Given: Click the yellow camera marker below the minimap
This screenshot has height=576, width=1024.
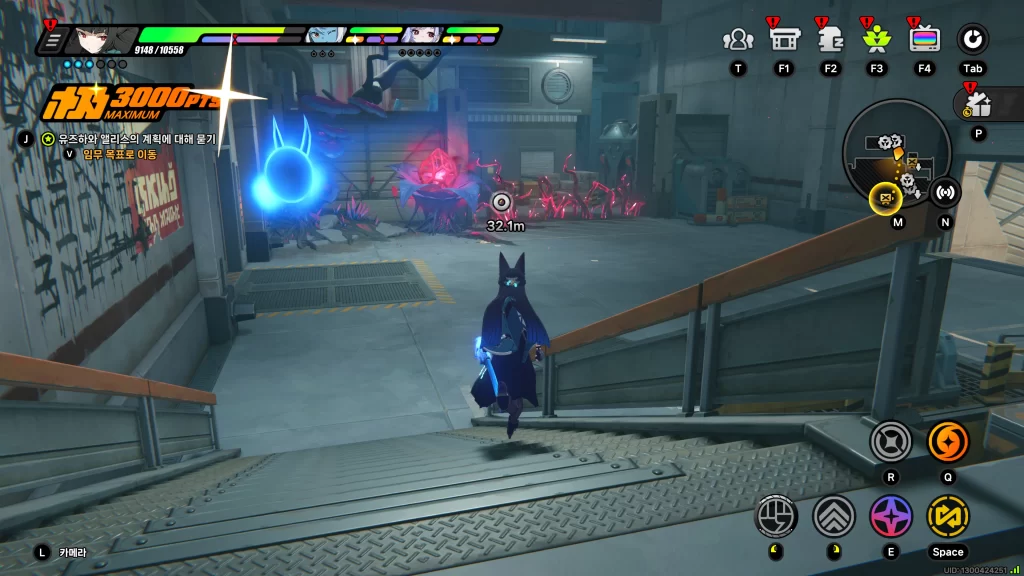Looking at the screenshot, I should click(885, 198).
